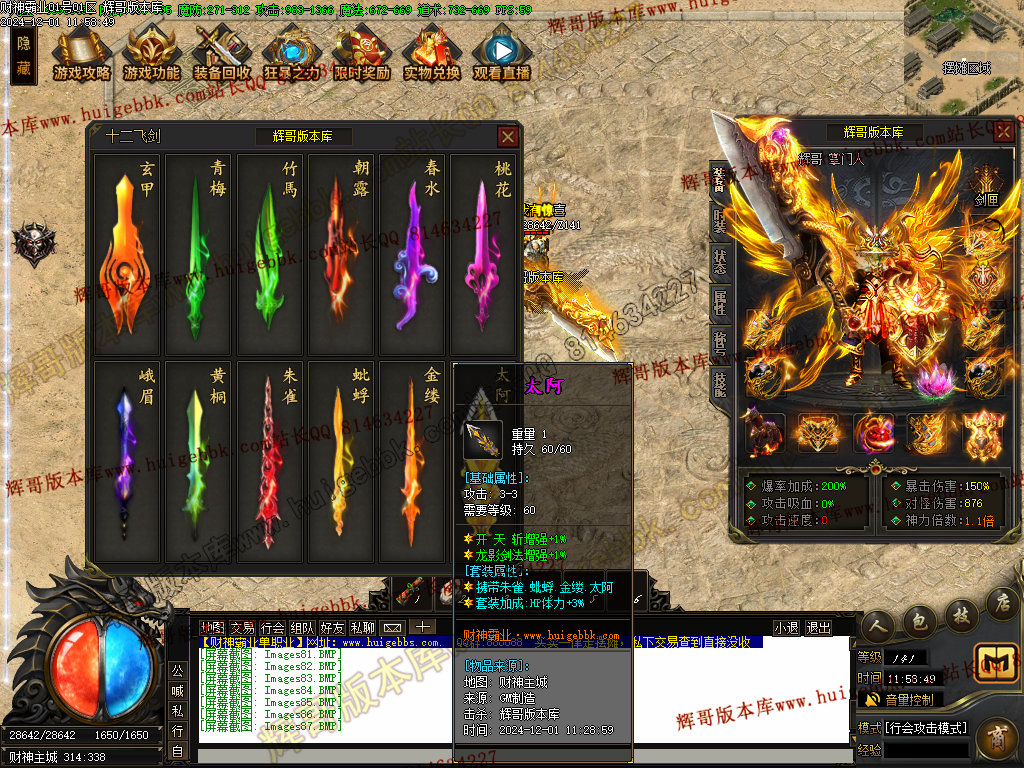Viewport: 1024px width, 768px height.
Task: Click the 退出 exit button
Action: pyautogui.click(x=818, y=628)
